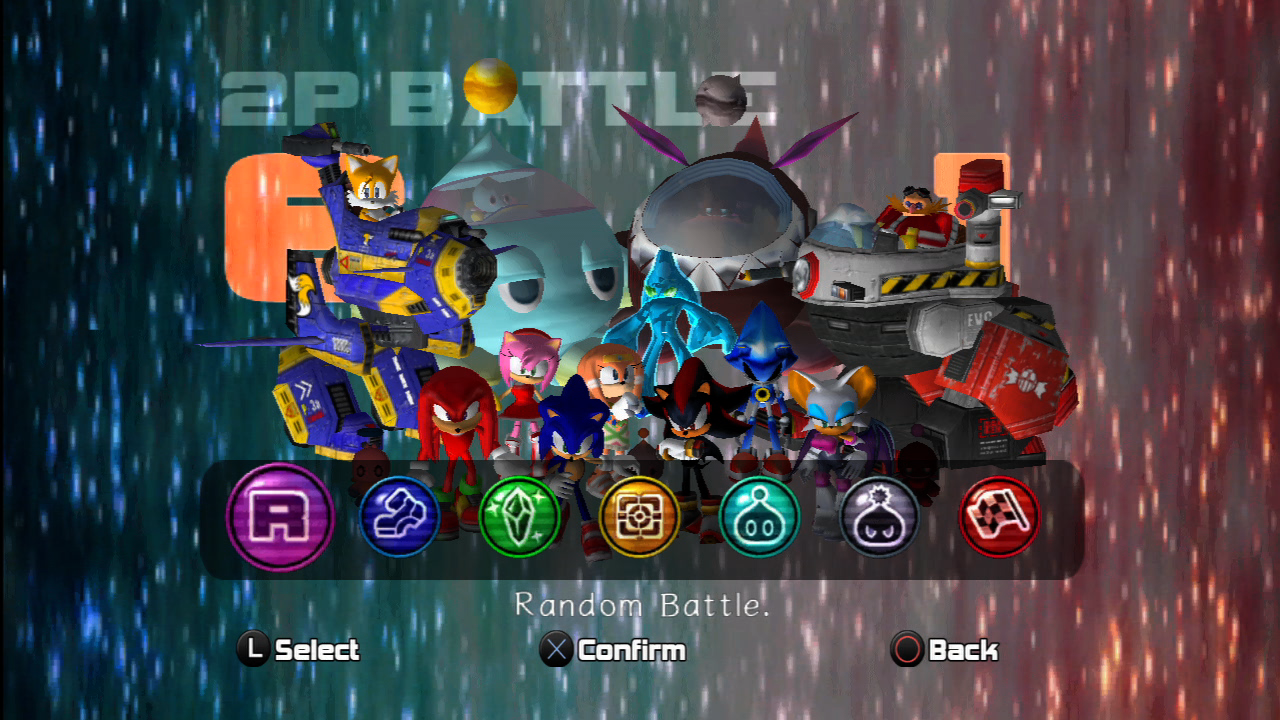Image resolution: width=1280 pixels, height=720 pixels.
Task: Select the blue shoe Action Race icon
Action: click(x=400, y=517)
